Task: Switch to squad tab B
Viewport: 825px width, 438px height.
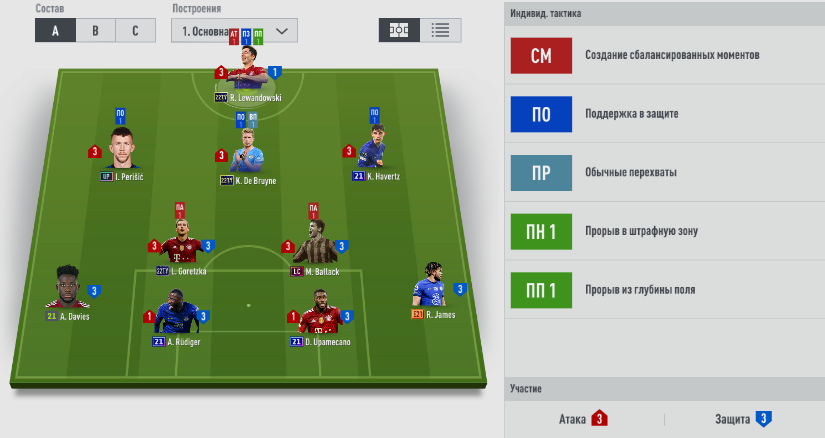Action: click(95, 30)
